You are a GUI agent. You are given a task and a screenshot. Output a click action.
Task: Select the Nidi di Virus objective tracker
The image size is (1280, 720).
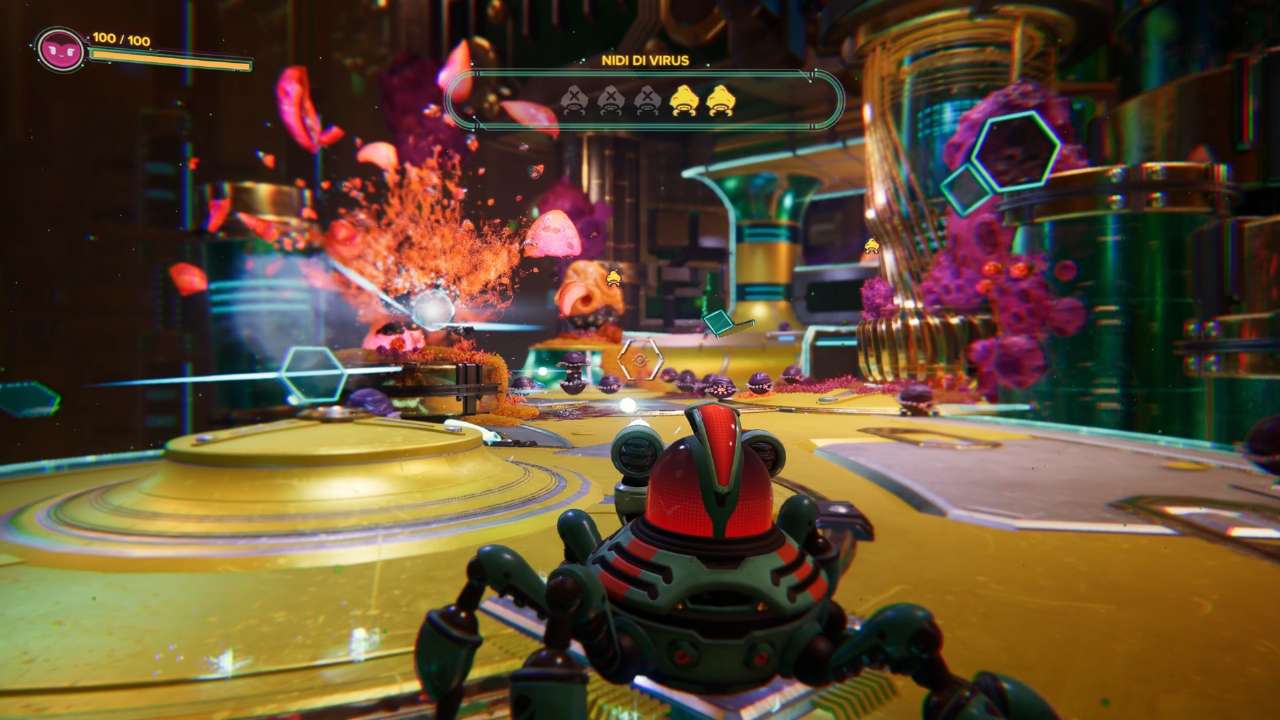645,98
